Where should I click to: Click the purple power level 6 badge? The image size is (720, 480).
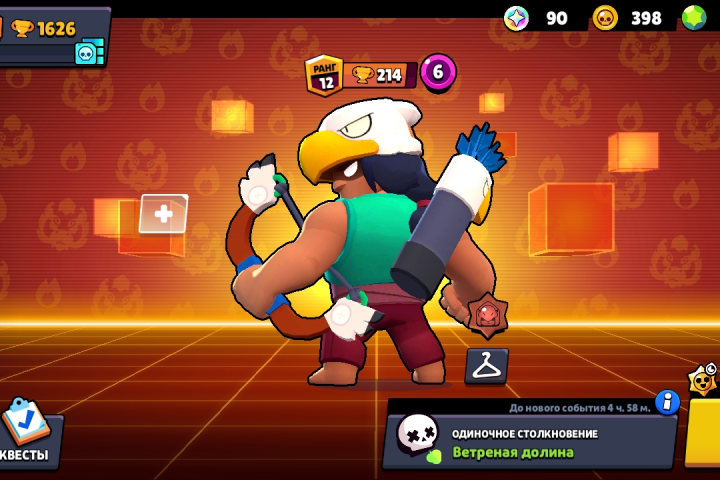pos(438,72)
